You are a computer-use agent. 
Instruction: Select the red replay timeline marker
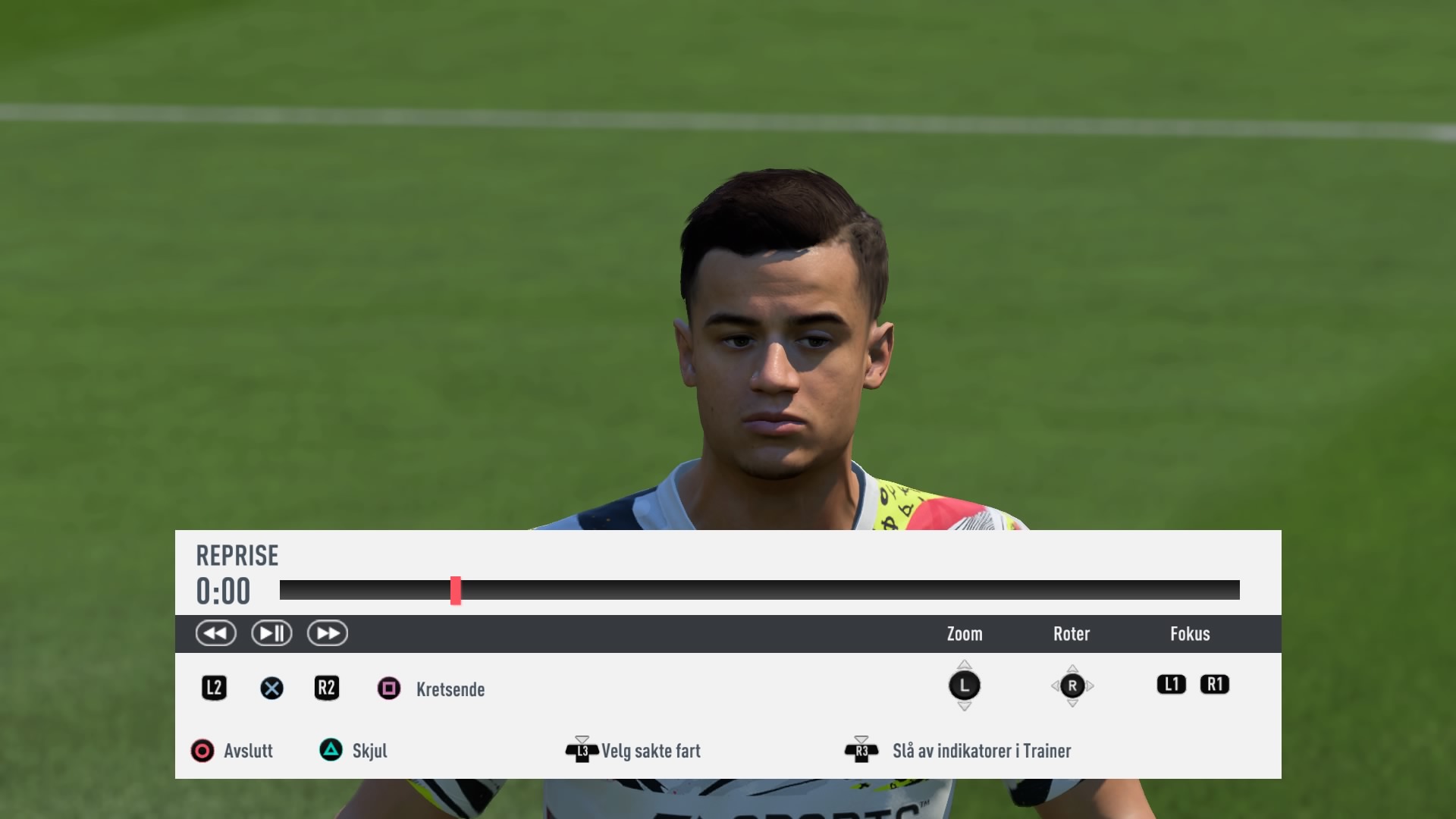pos(456,590)
